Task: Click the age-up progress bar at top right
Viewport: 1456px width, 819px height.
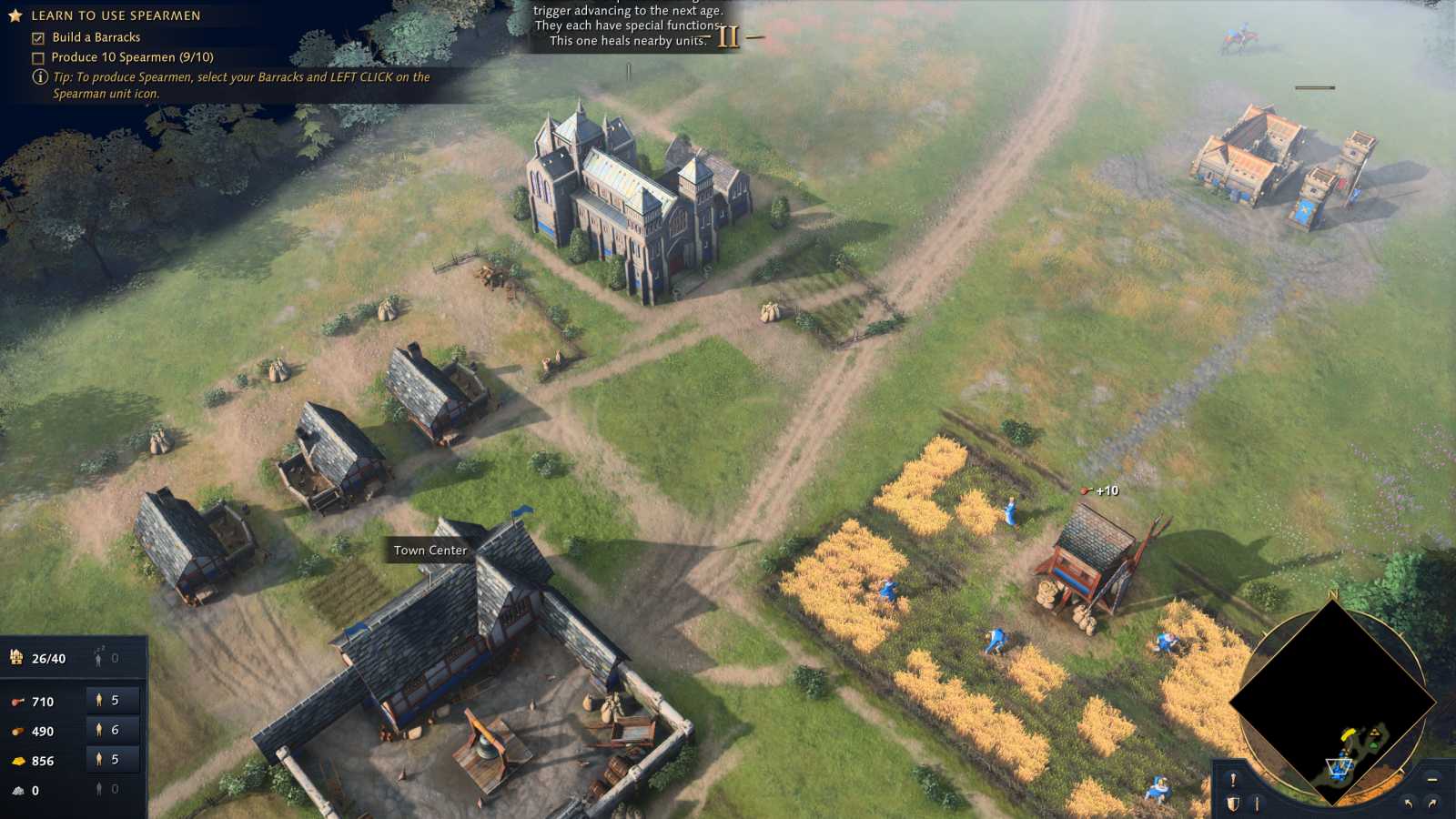Action: (1318, 88)
